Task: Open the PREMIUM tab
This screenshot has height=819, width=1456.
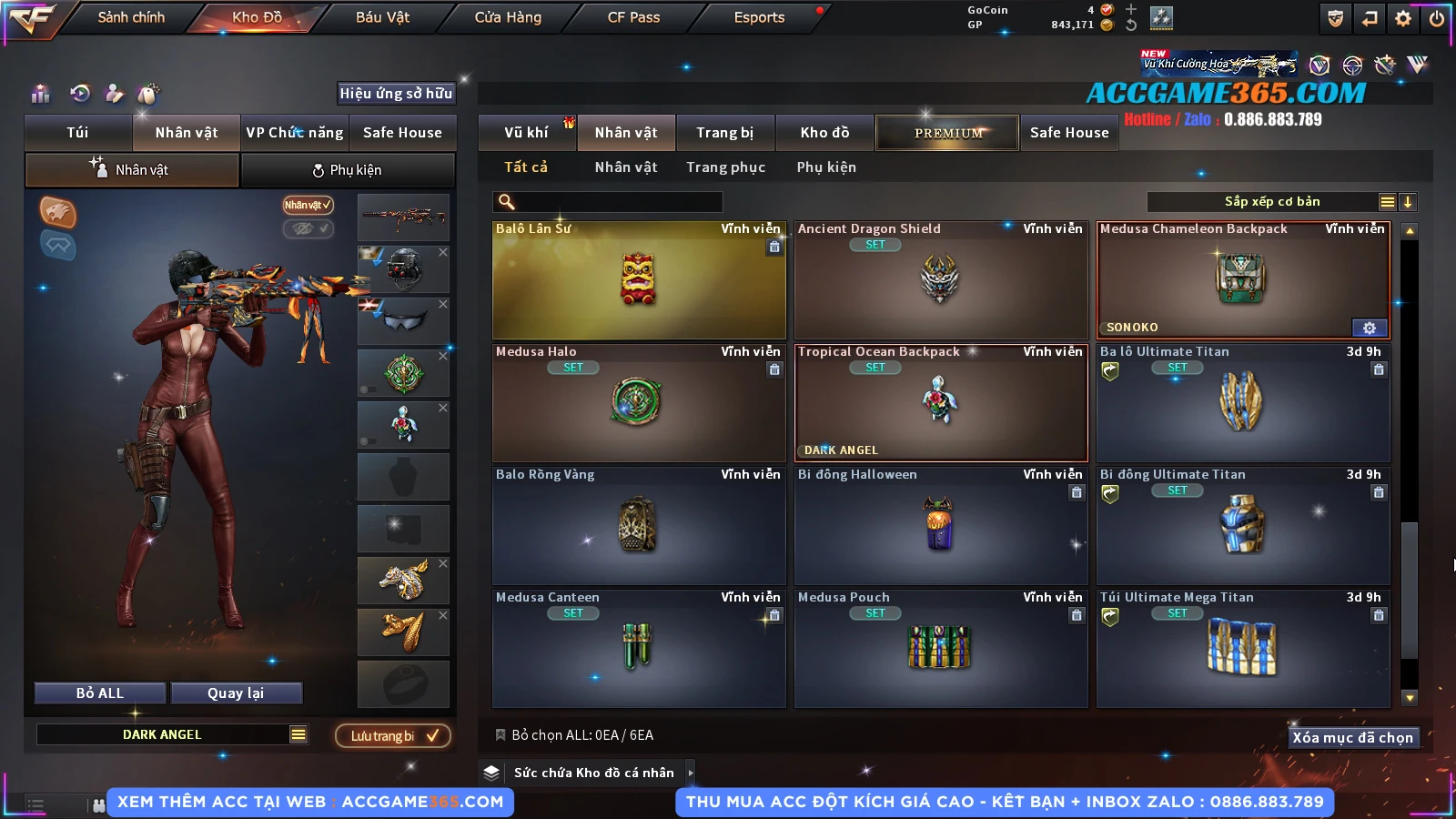Action: (x=947, y=133)
